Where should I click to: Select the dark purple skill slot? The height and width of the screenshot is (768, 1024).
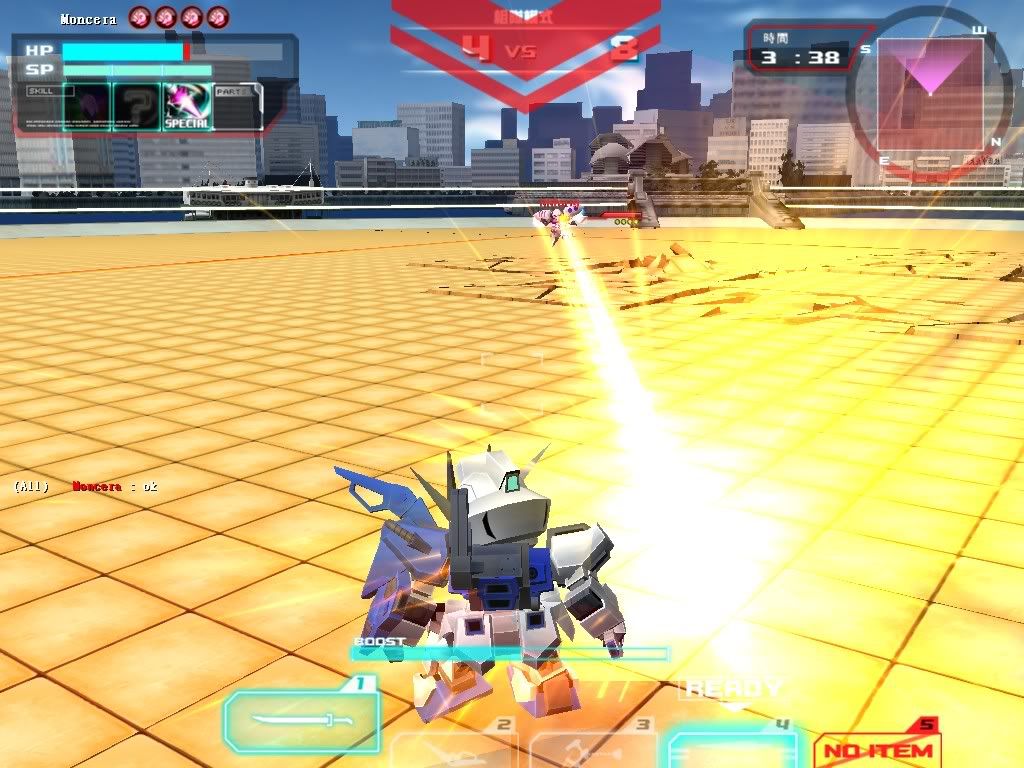point(85,106)
